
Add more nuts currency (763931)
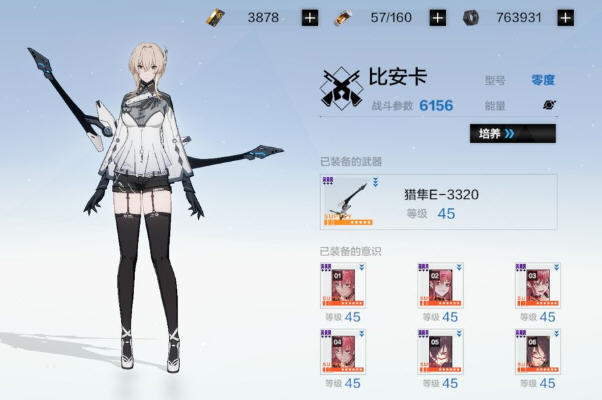[565, 17]
